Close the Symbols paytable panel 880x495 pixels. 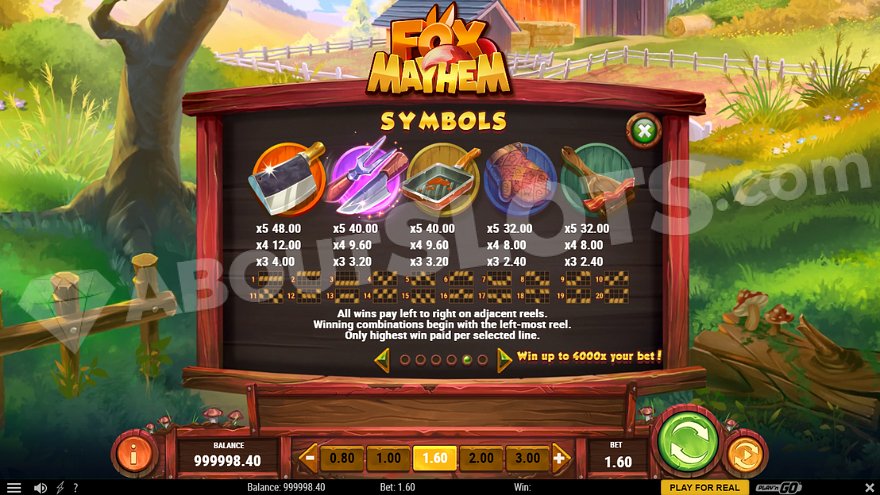[645, 130]
